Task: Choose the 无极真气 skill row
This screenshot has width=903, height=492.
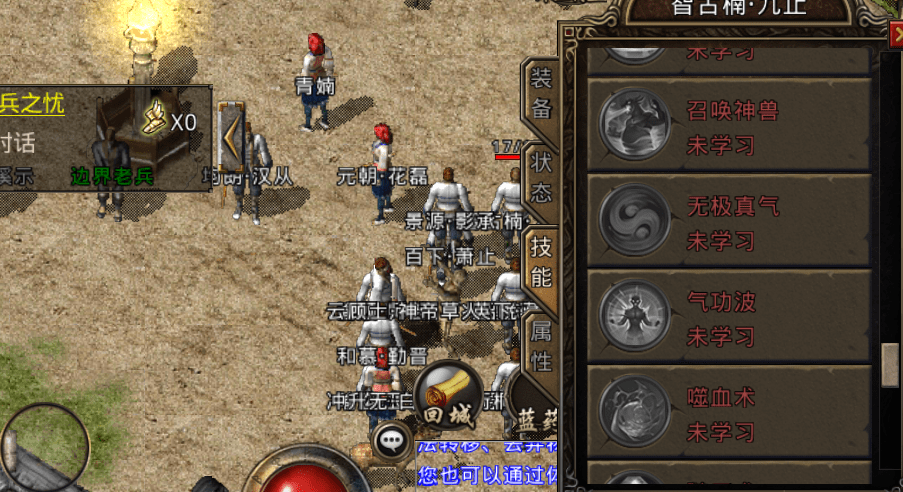Action: tap(727, 220)
